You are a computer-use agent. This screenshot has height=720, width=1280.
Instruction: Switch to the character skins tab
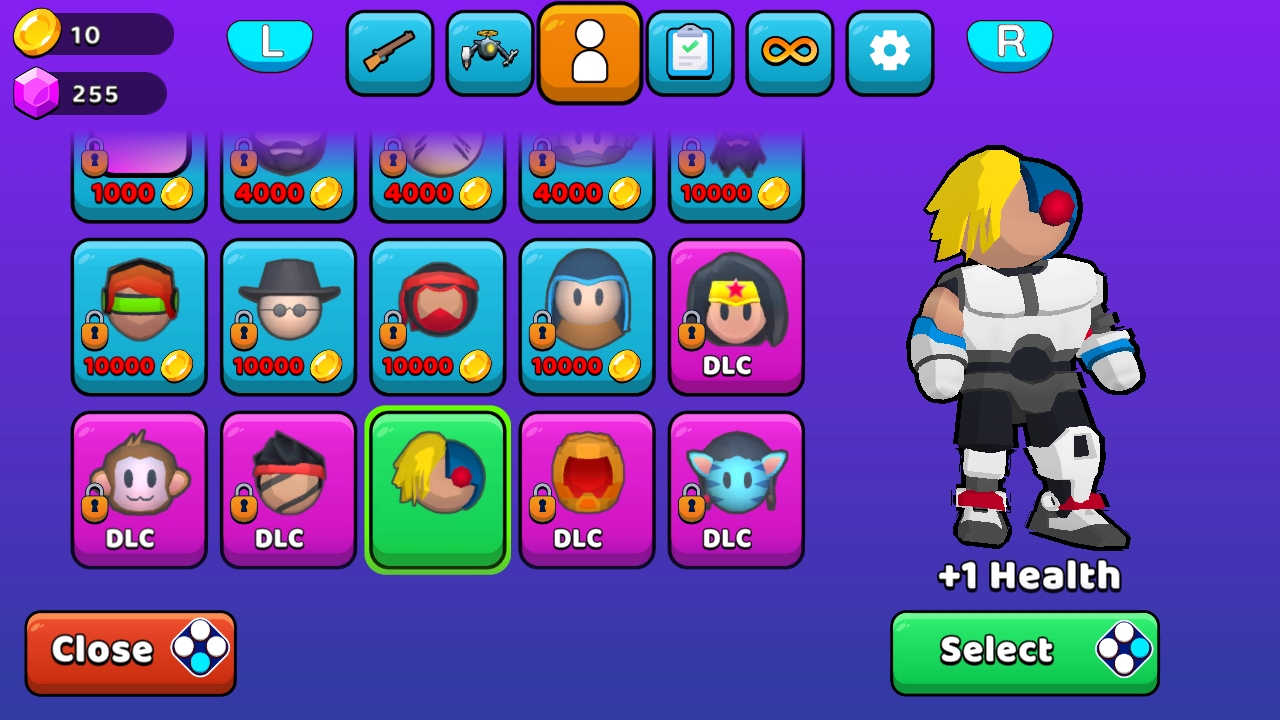point(589,52)
